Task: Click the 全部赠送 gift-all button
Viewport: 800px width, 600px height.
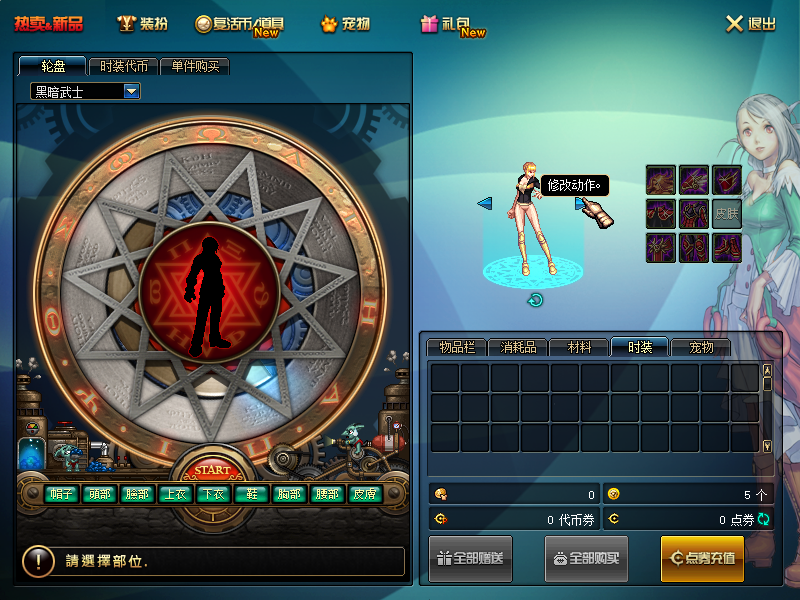Action: pyautogui.click(x=471, y=558)
